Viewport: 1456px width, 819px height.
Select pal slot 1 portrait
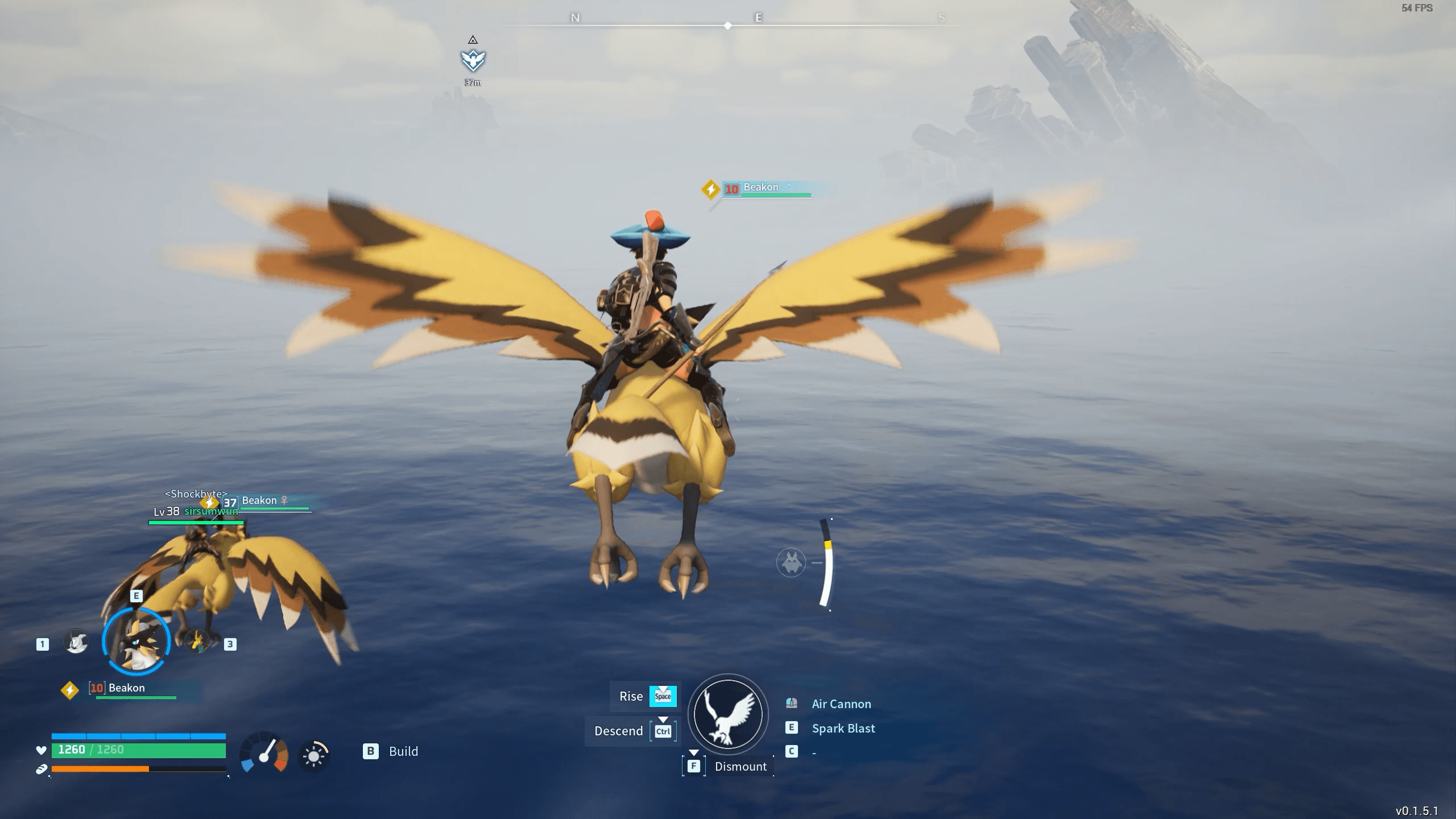pyautogui.click(x=76, y=641)
